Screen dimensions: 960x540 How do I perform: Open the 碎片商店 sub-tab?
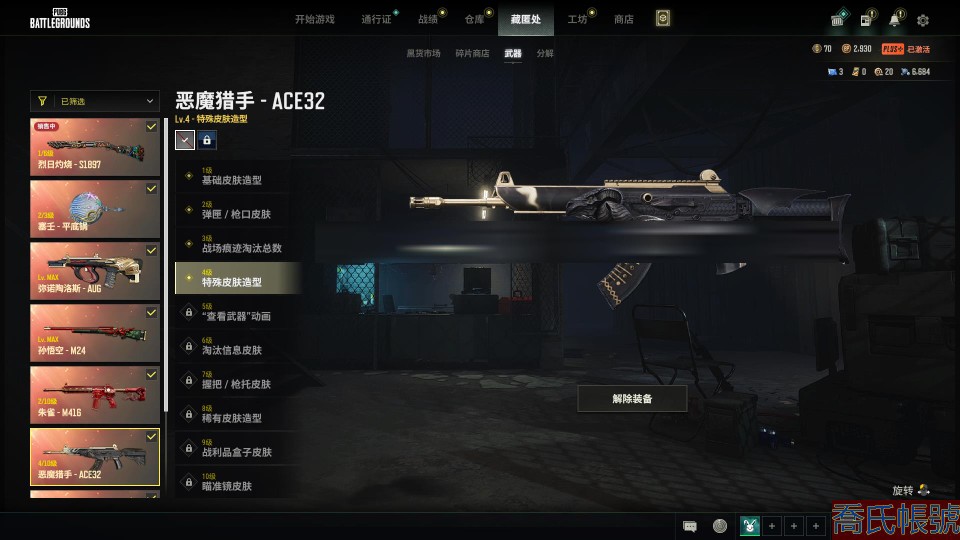(472, 53)
